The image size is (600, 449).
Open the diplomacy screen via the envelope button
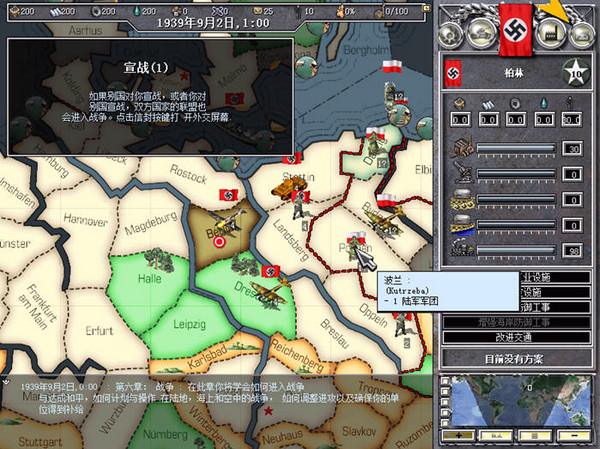coord(580,33)
